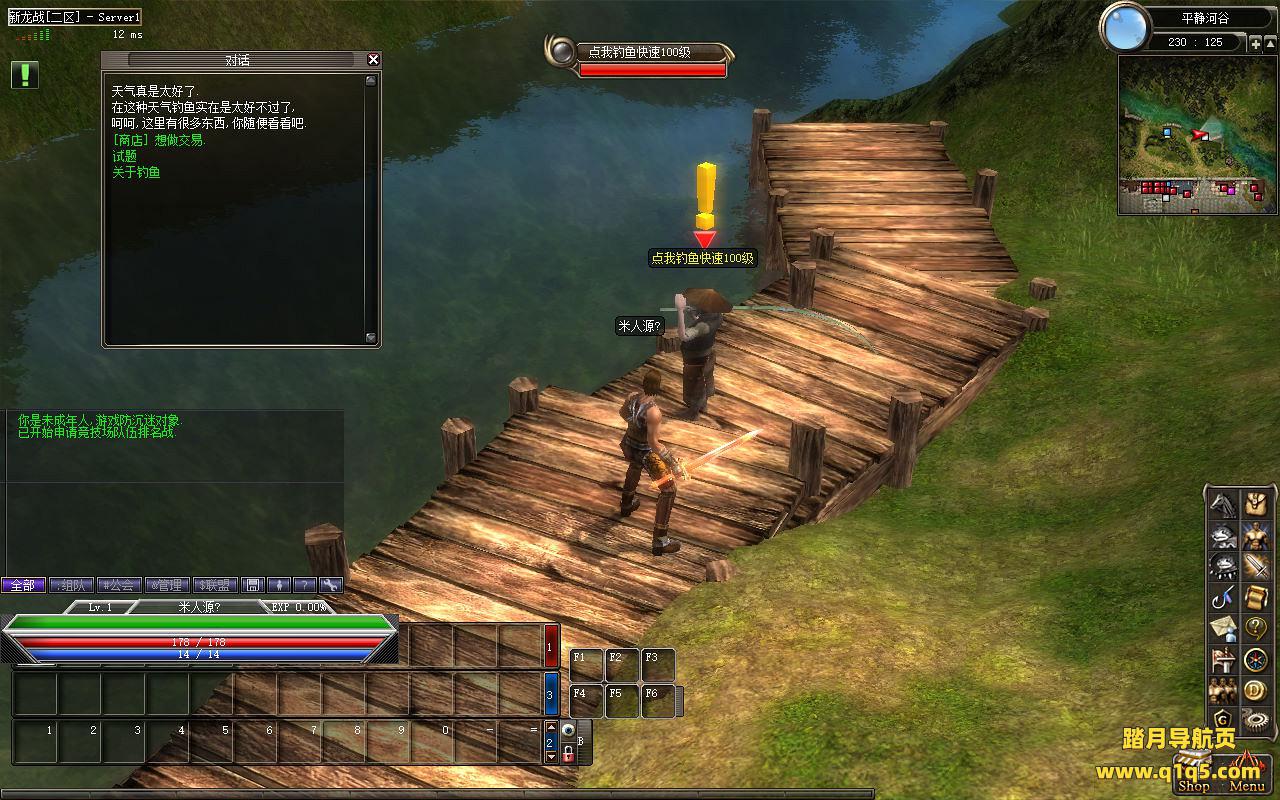Close the 对话 dialogue window
Screen dimensions: 1280x800
(373, 60)
